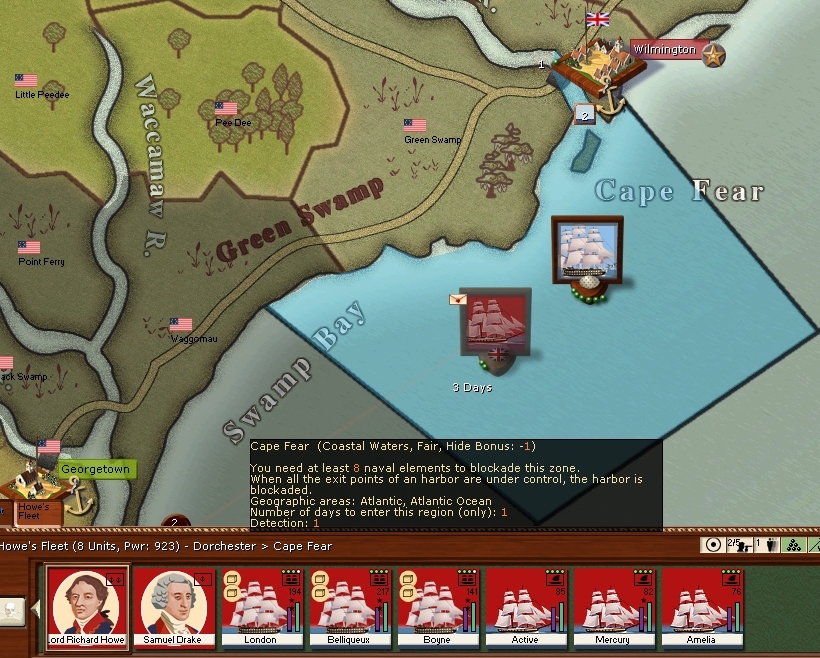
Task: Click the left arrow on unit panel
Action: point(33,607)
